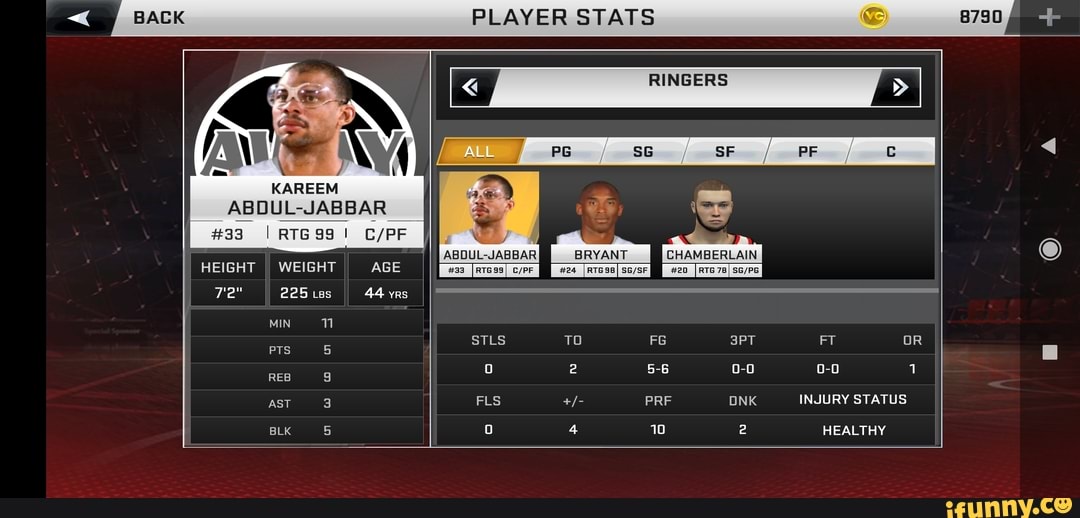This screenshot has width=1080, height=518.
Task: Open recent apps with square button
Action: [x=1050, y=352]
